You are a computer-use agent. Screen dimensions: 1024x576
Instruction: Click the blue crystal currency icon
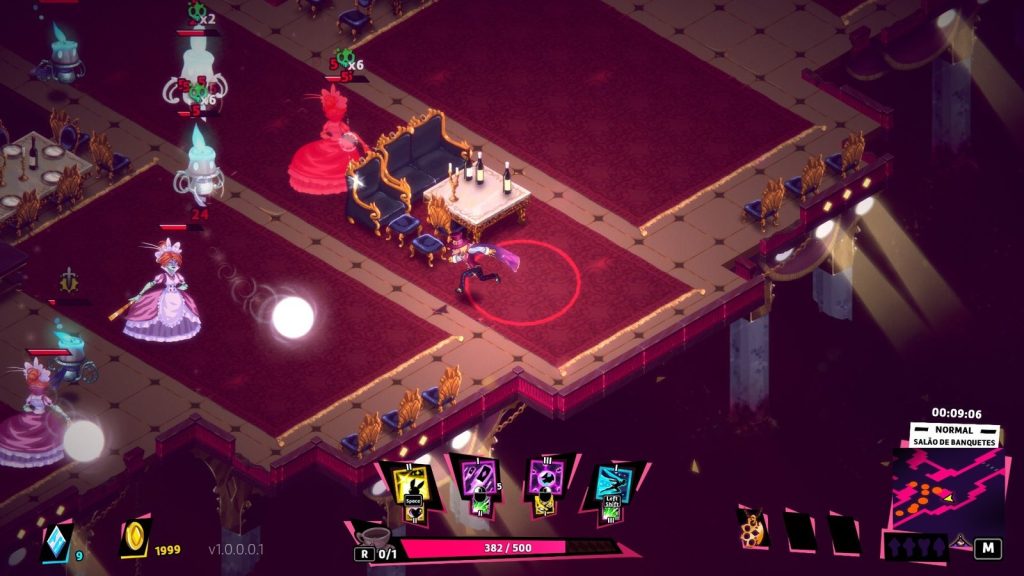56,541
